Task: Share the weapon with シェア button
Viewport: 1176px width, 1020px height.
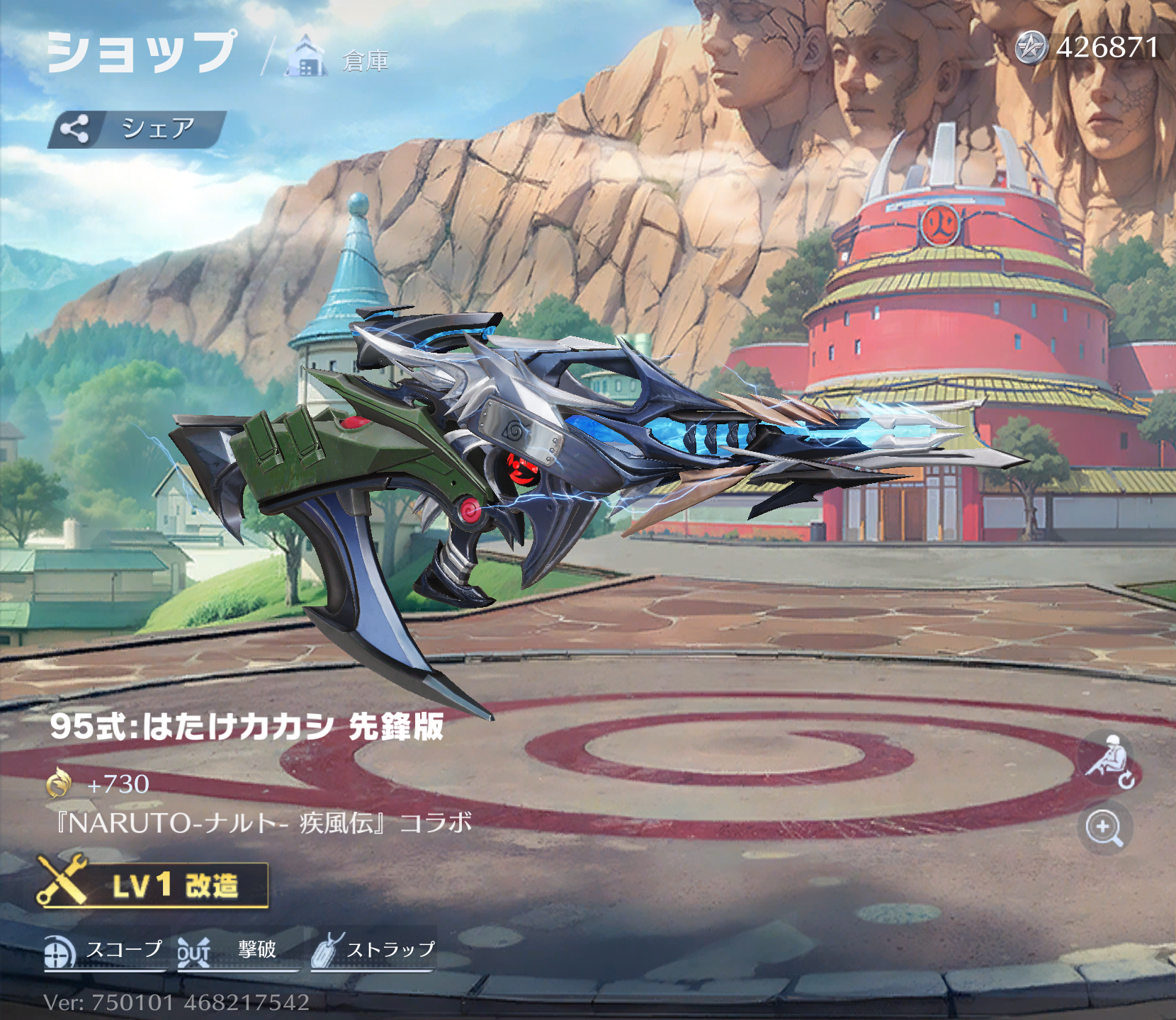Action: [137, 129]
